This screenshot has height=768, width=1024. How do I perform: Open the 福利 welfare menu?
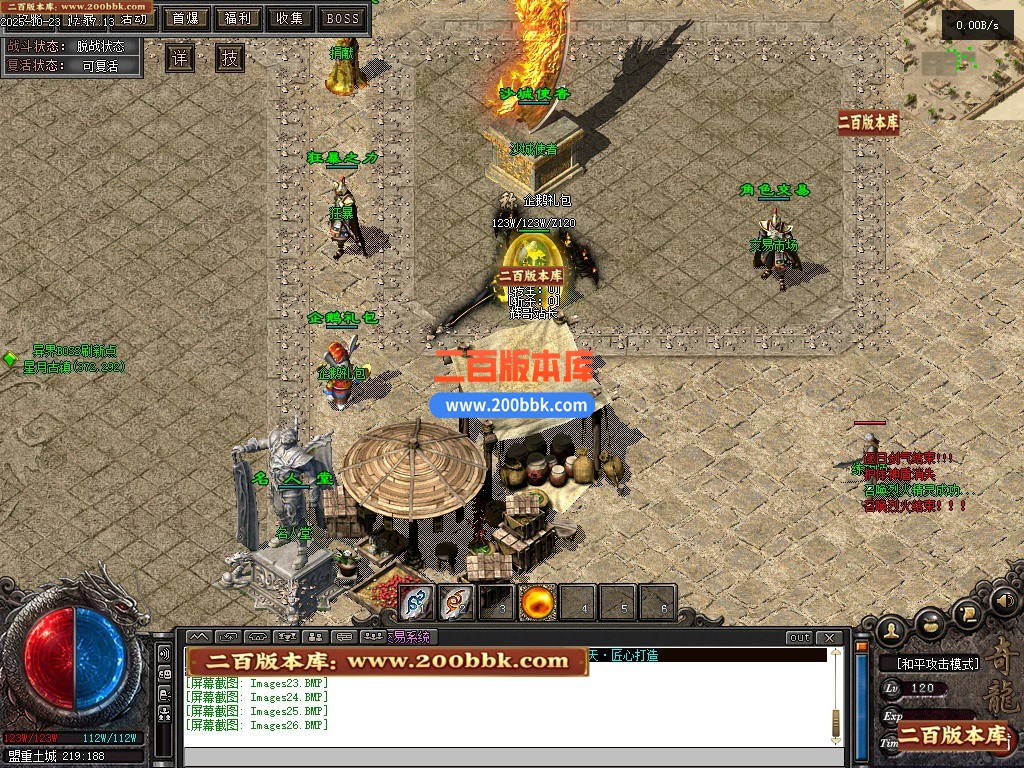pos(238,19)
